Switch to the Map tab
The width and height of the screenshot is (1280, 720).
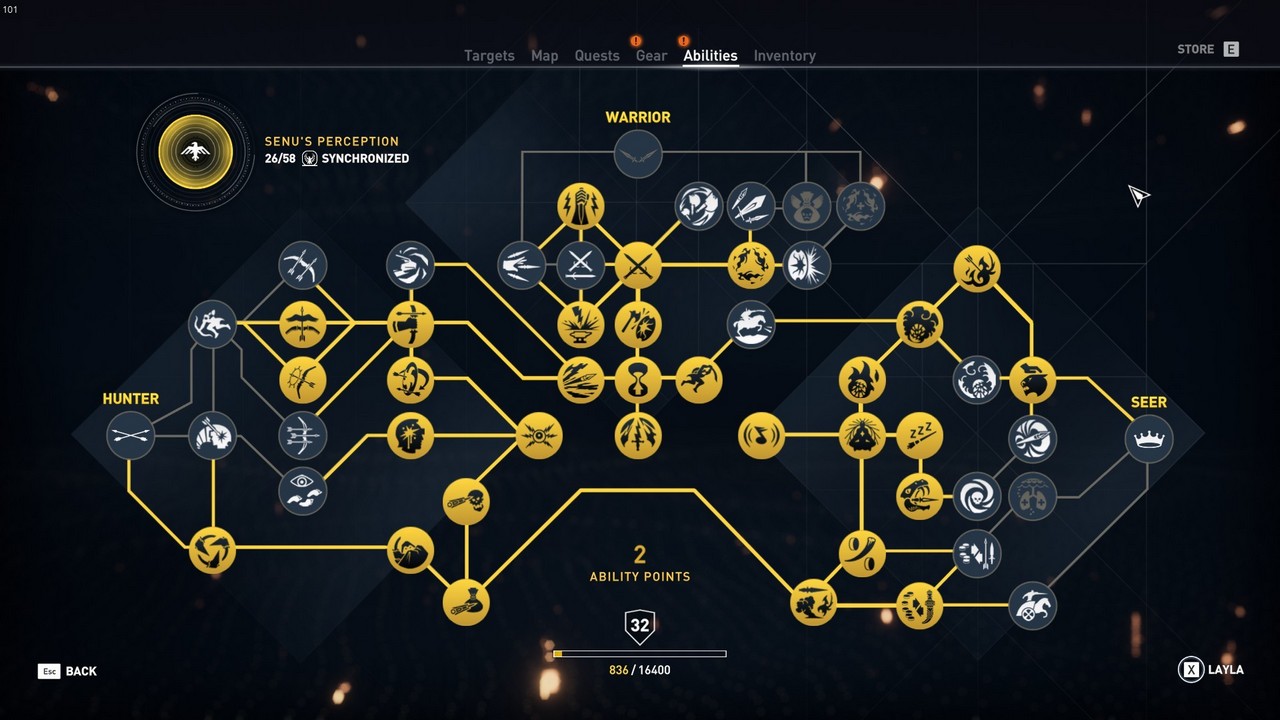(x=544, y=56)
